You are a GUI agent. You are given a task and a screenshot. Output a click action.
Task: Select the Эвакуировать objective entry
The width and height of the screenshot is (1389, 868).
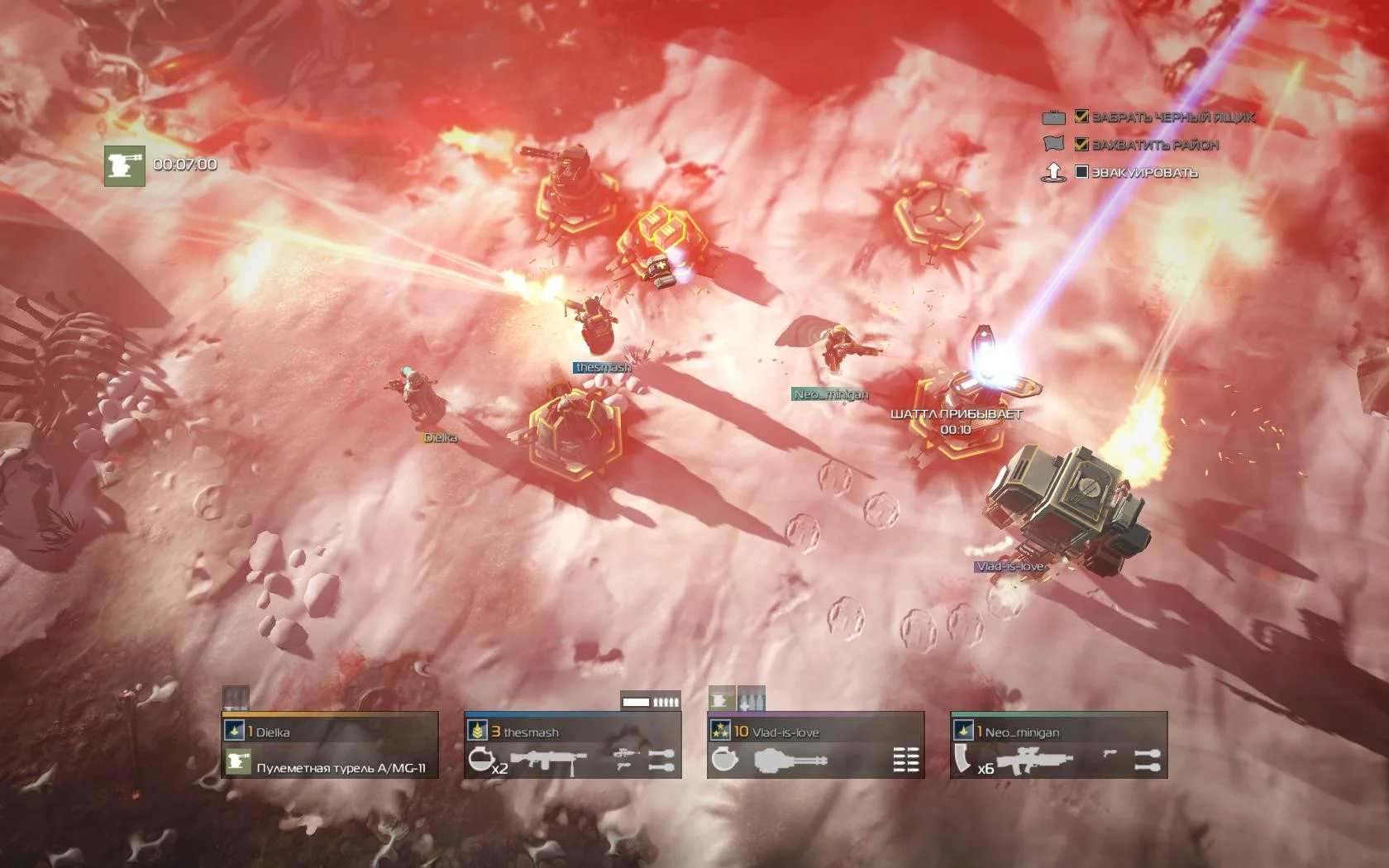[x=1144, y=173]
